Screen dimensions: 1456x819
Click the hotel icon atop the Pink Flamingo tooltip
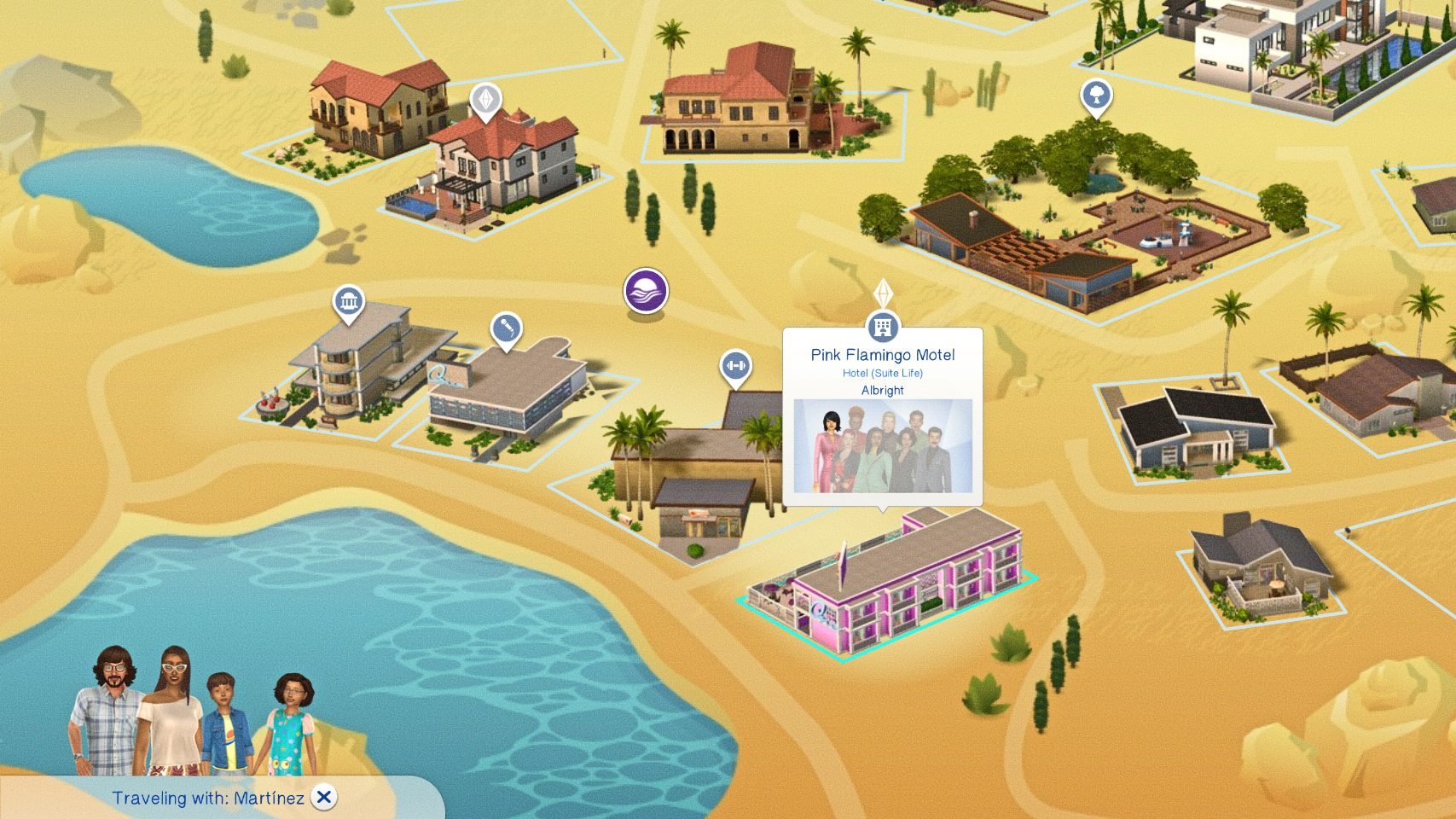[x=882, y=325]
